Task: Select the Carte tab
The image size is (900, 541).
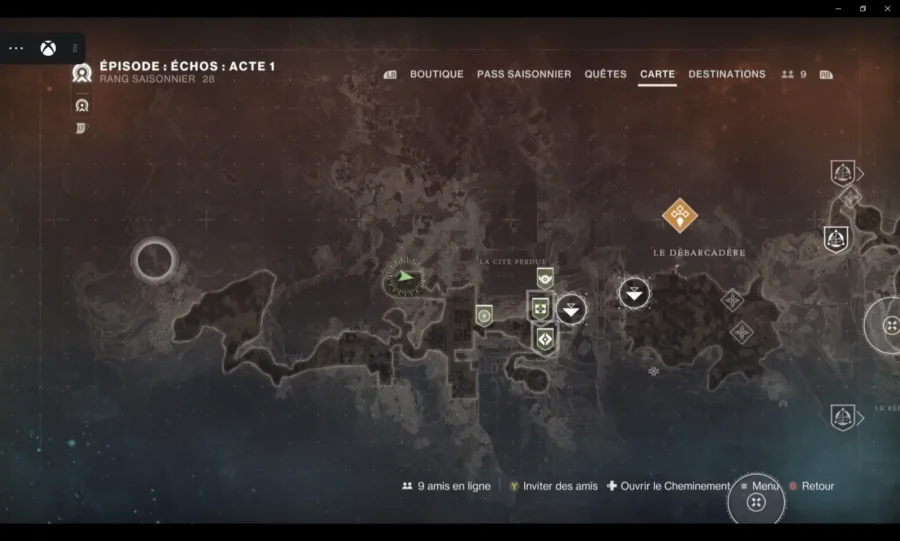Action: (x=657, y=74)
